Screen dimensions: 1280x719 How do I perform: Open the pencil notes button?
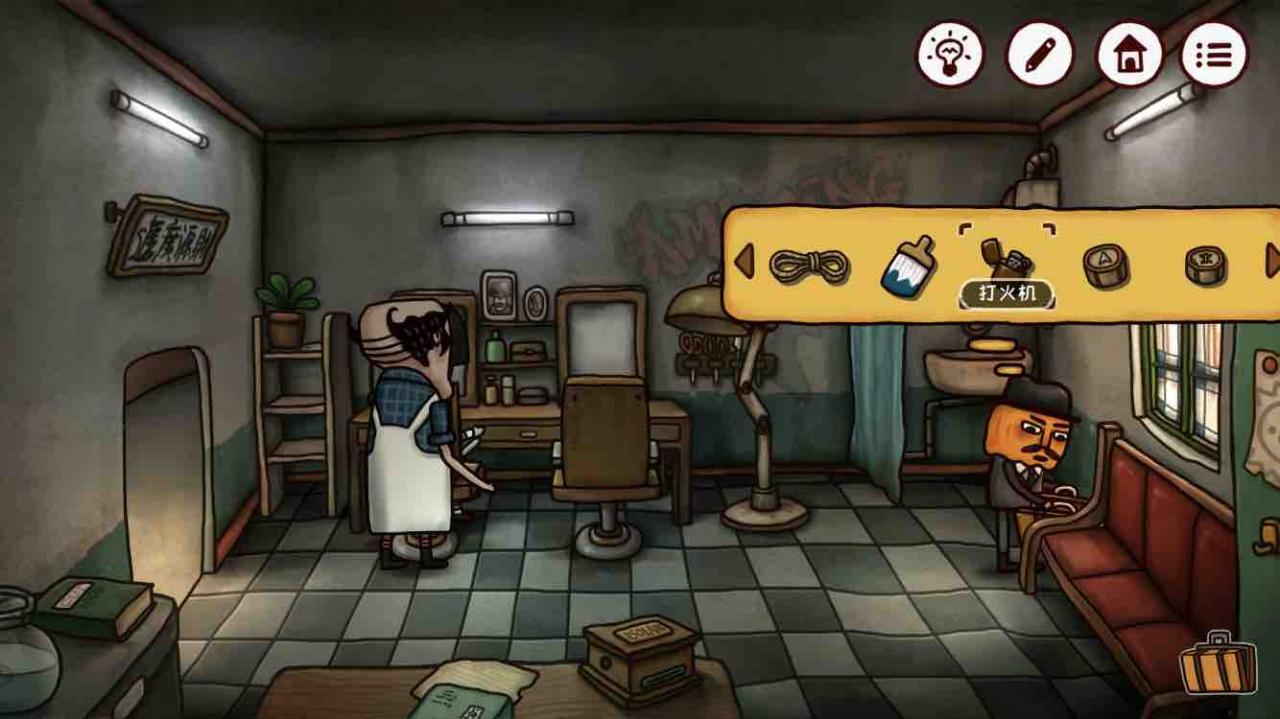pyautogui.click(x=1039, y=54)
